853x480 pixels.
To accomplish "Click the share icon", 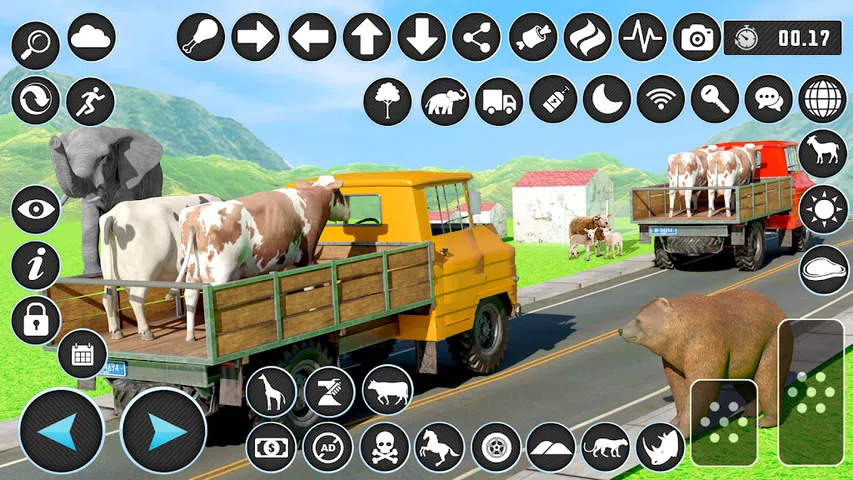I will (x=476, y=38).
